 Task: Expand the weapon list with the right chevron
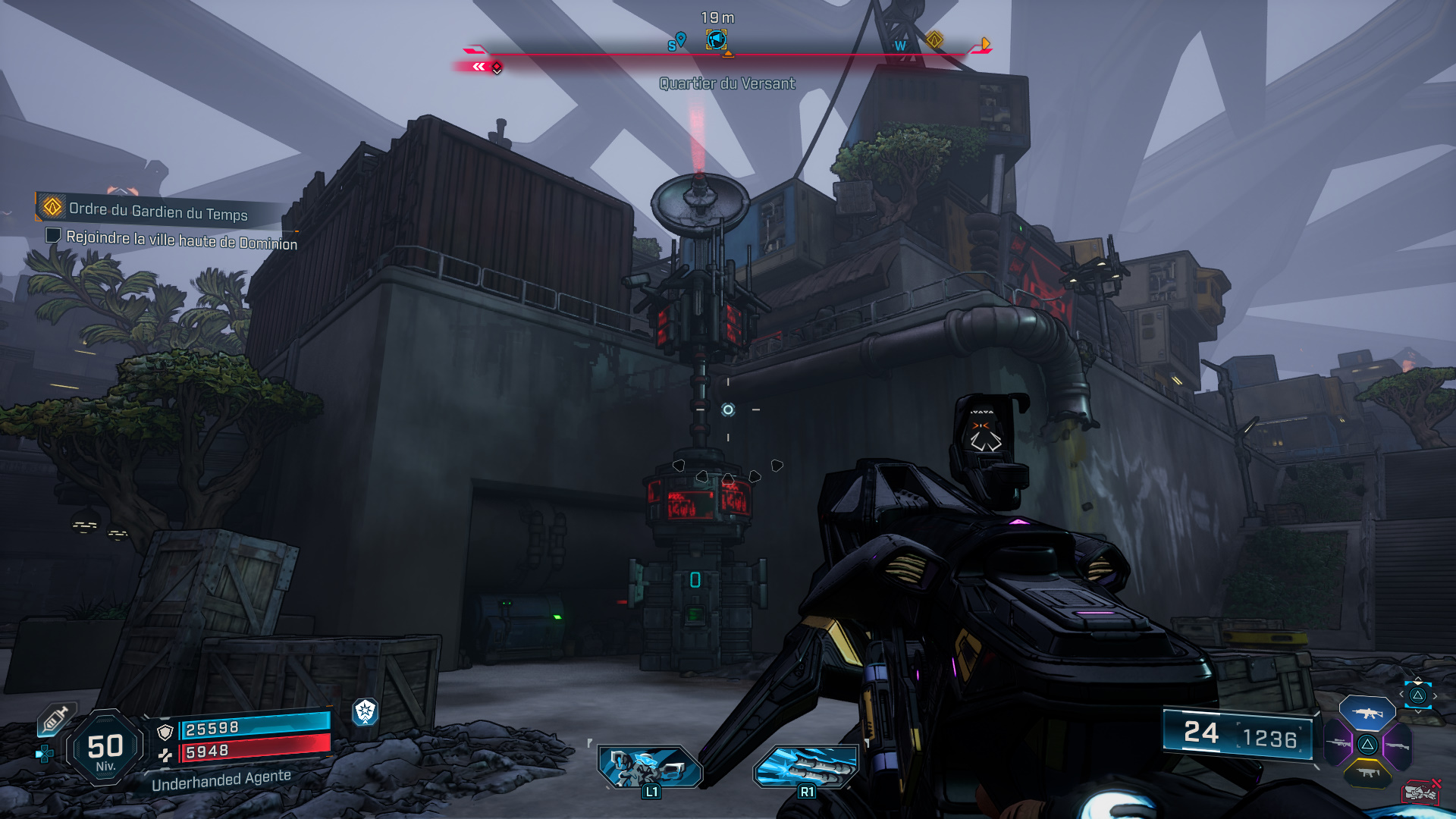coord(1436,695)
